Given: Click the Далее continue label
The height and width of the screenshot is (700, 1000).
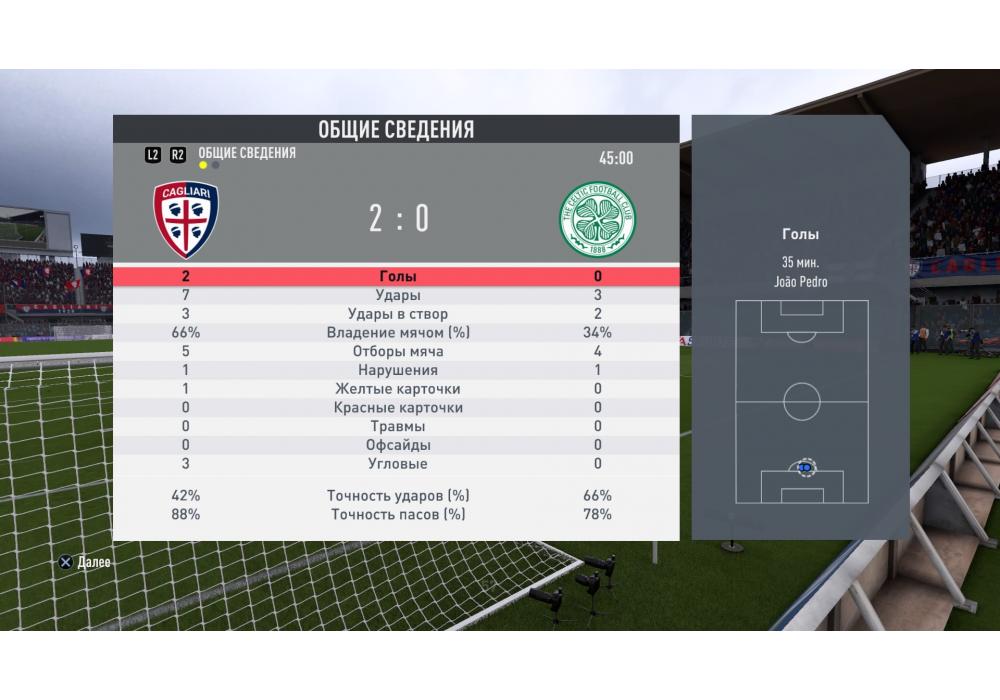Looking at the screenshot, I should click(x=93, y=563).
